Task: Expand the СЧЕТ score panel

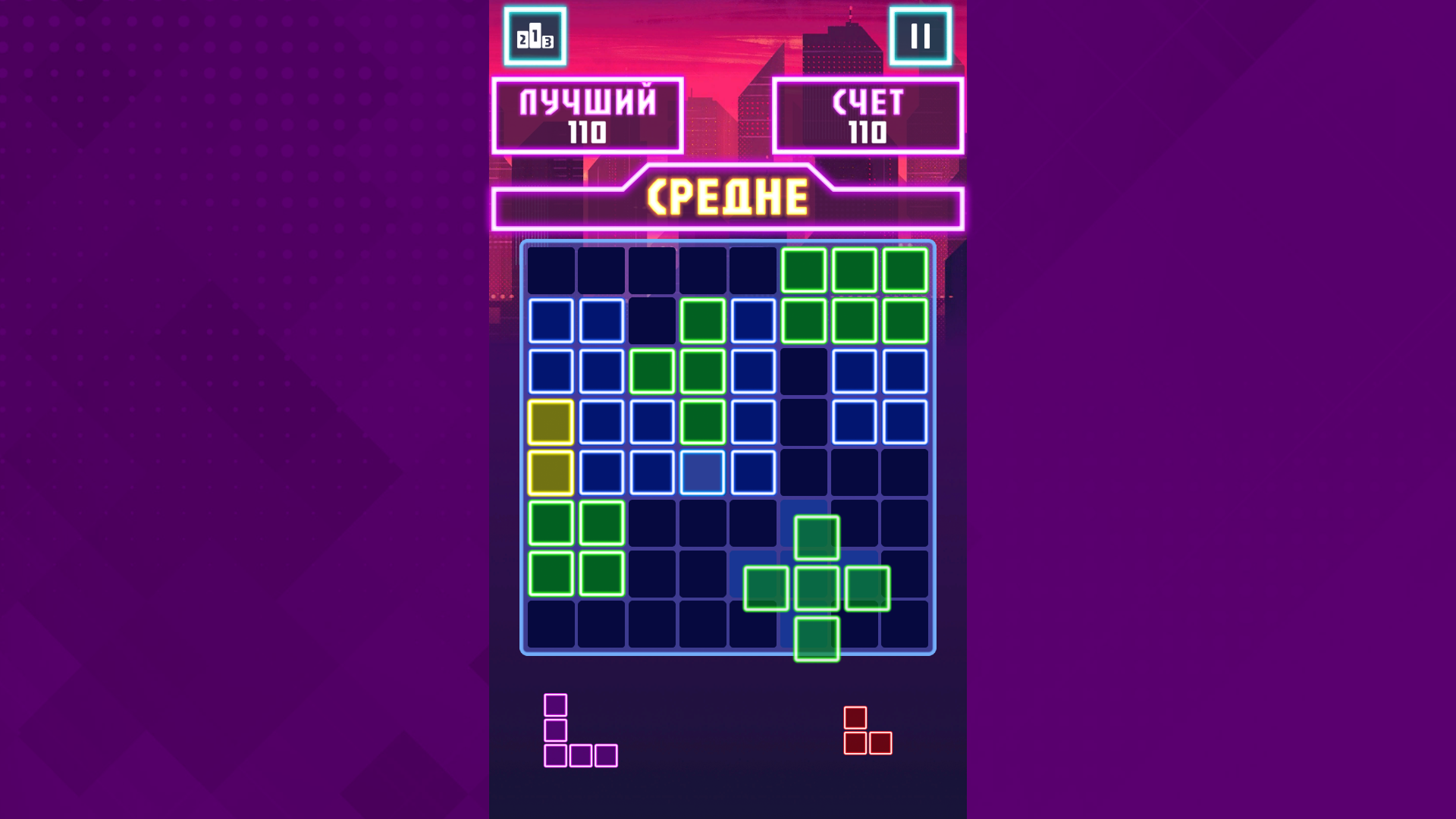Action: click(867, 114)
